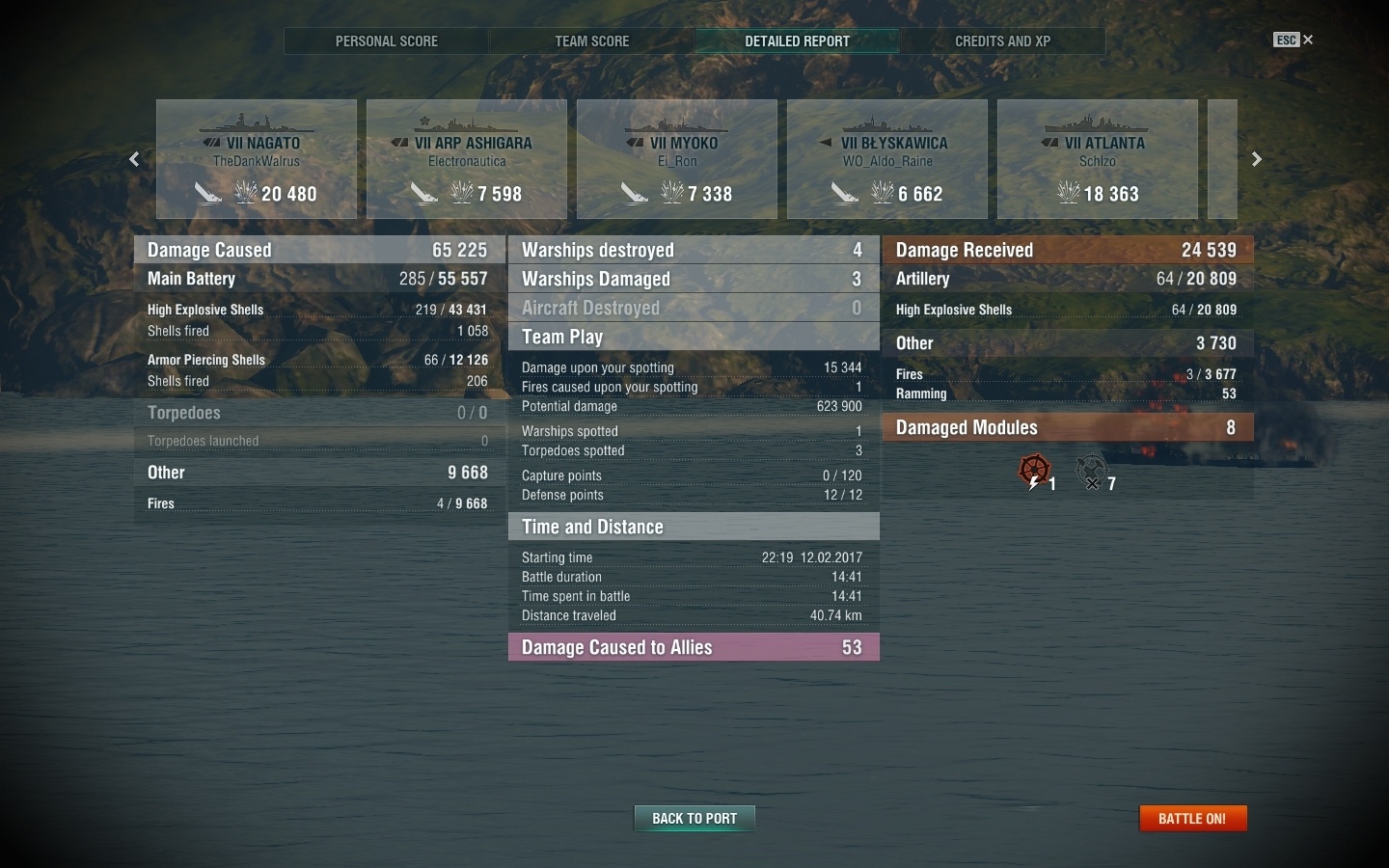The width and height of the screenshot is (1389, 868).
Task: Show previous ships with the left arrow
Action: (x=135, y=159)
